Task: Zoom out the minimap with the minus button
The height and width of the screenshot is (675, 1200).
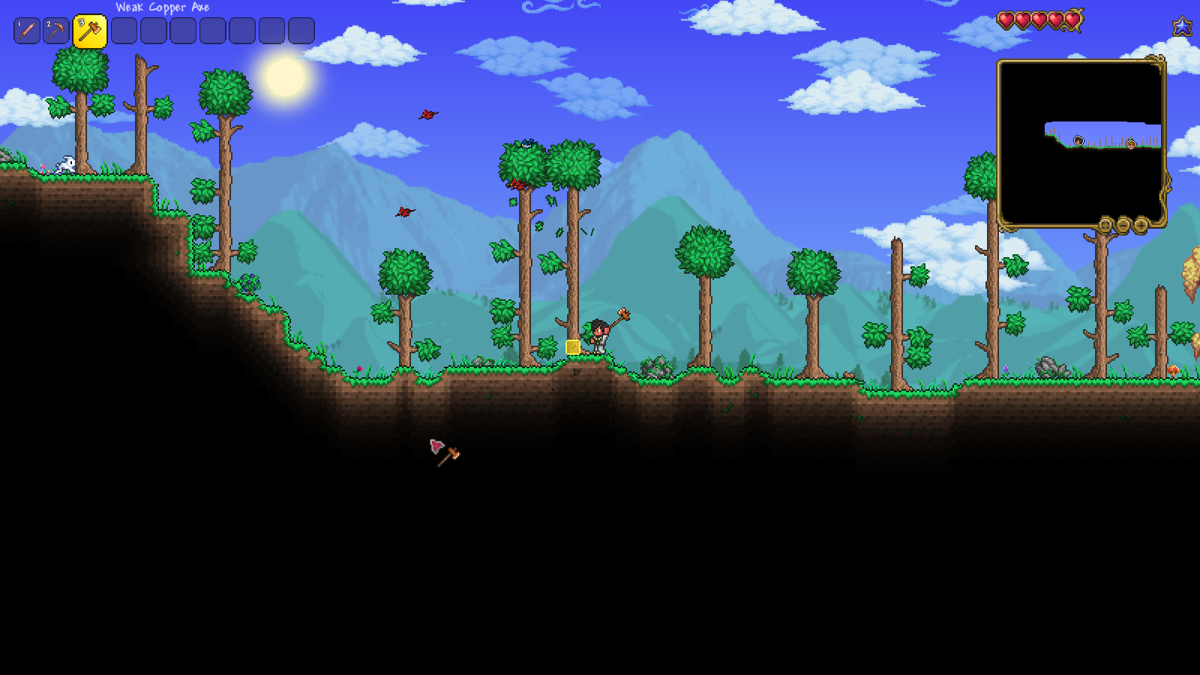Action: tap(1123, 225)
